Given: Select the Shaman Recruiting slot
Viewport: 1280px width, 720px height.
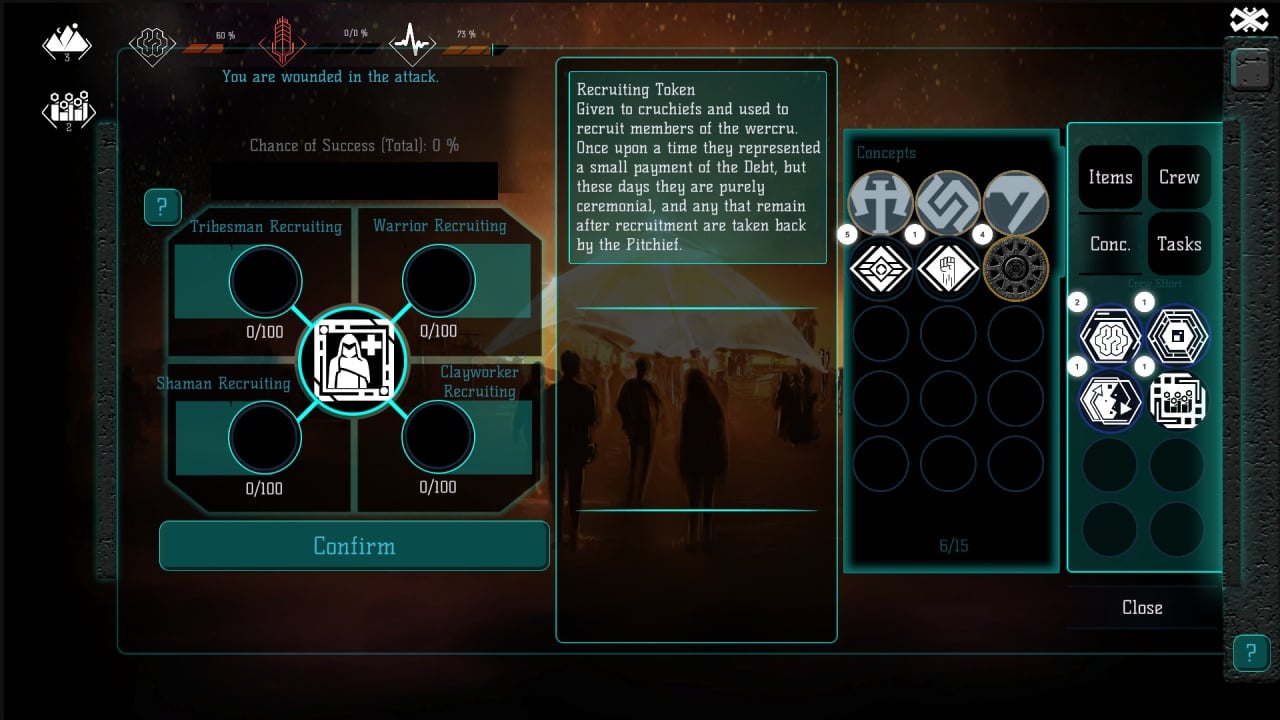Looking at the screenshot, I should [x=265, y=438].
